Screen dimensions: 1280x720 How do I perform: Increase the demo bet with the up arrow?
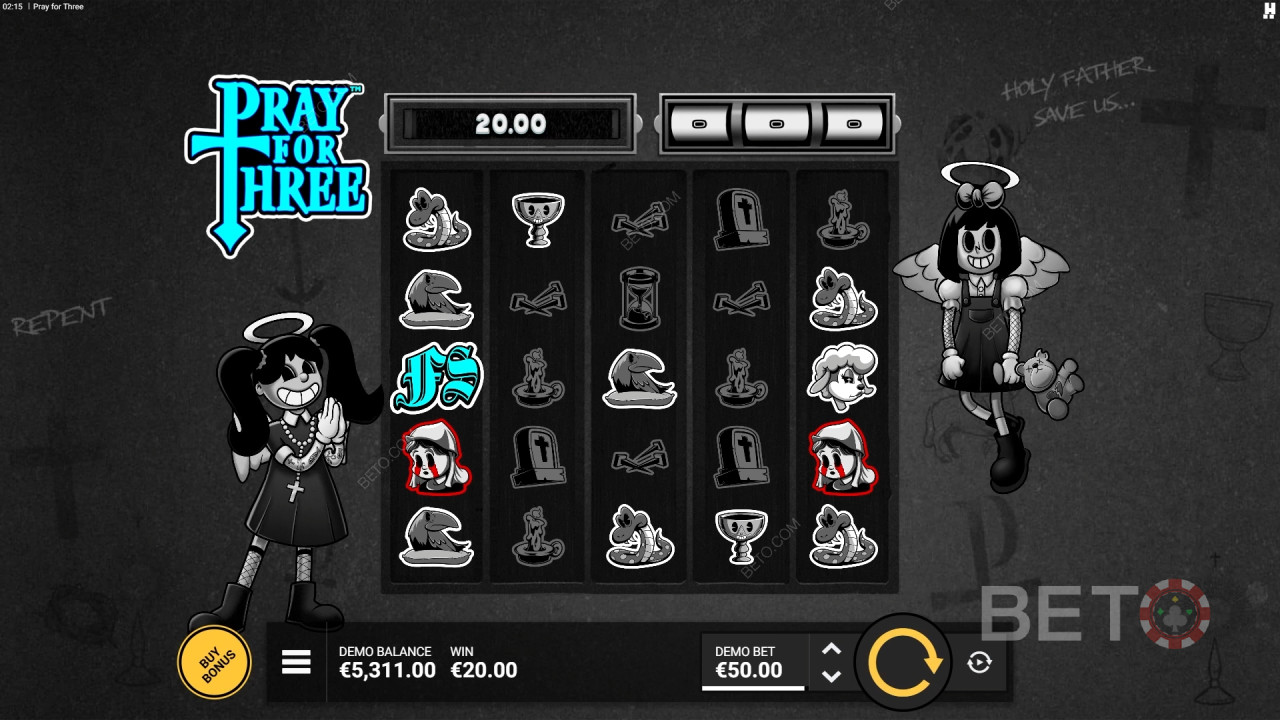(x=831, y=649)
